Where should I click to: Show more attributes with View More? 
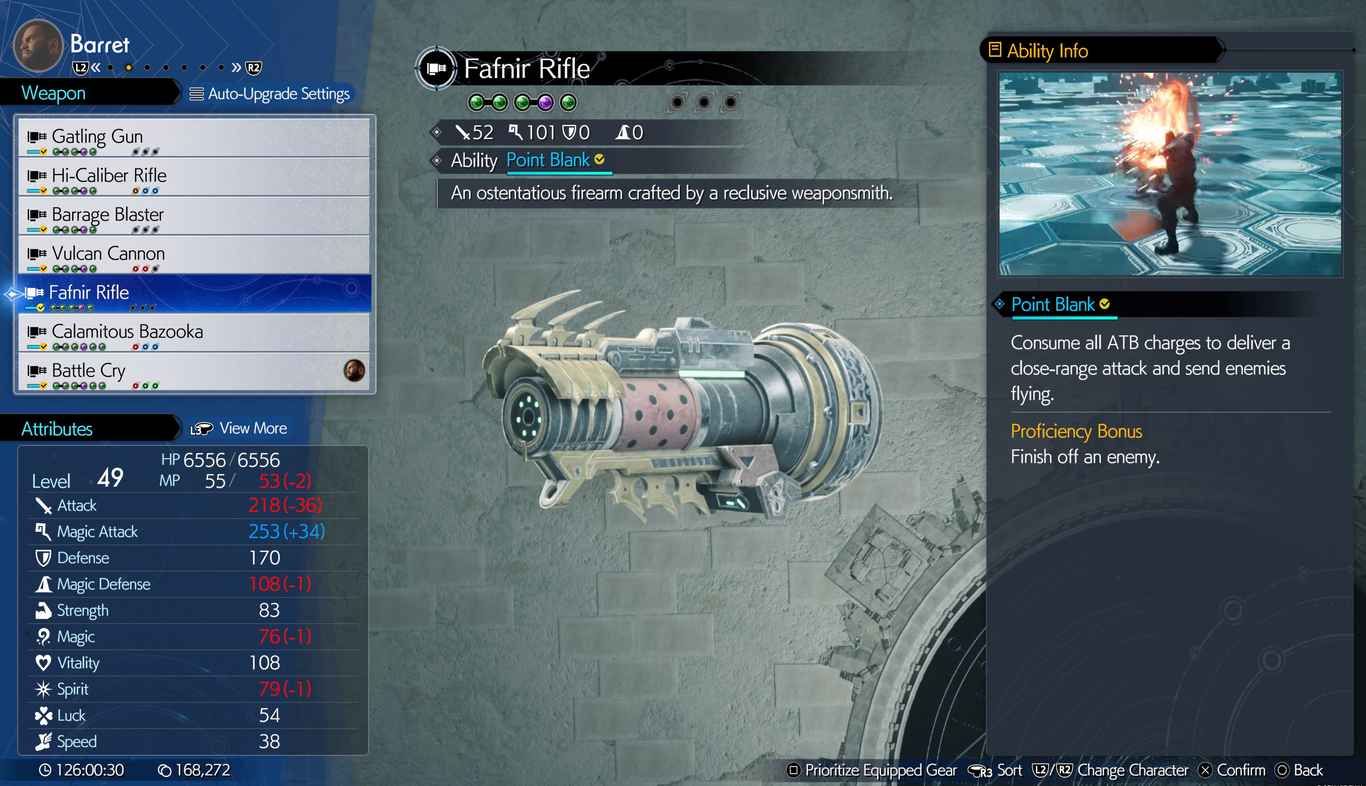coord(240,428)
